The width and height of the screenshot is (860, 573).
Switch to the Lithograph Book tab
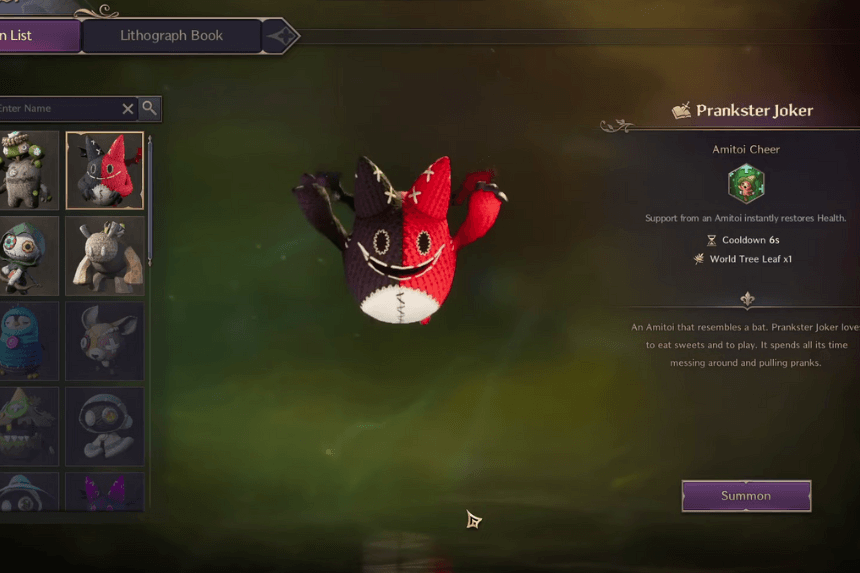pyautogui.click(x=171, y=36)
